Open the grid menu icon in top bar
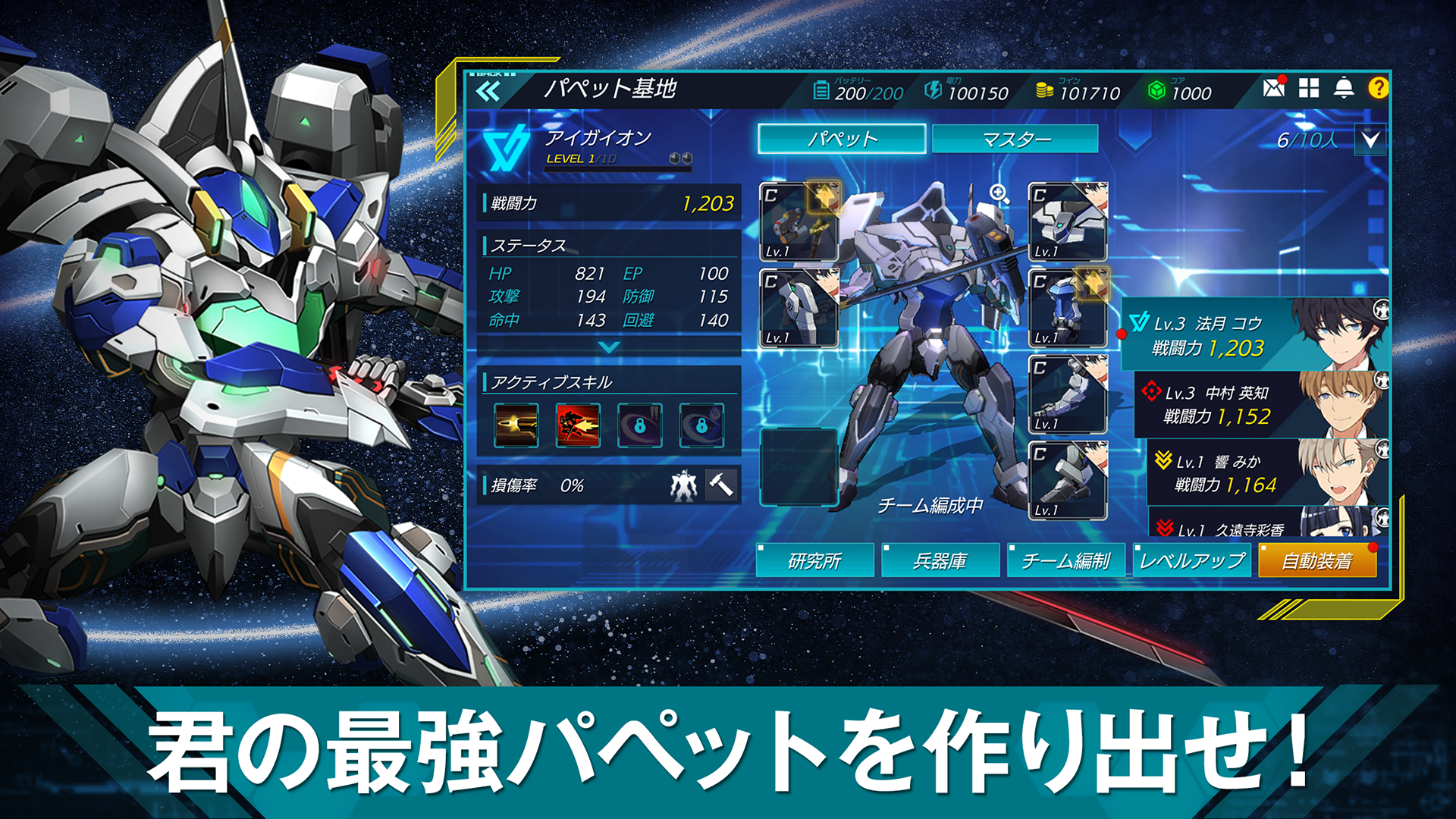 pos(1310,89)
